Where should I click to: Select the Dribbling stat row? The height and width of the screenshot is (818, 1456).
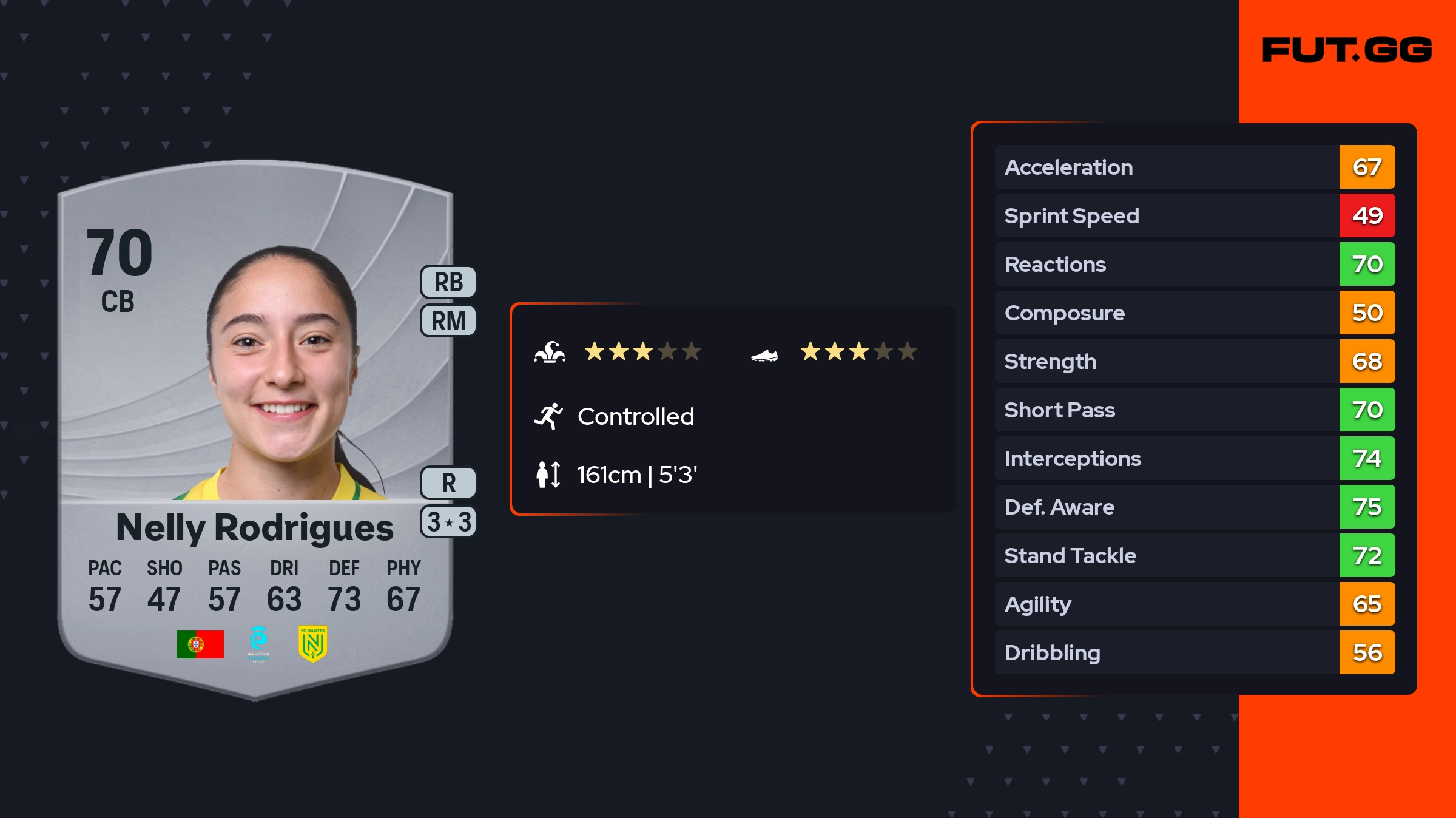point(1194,652)
